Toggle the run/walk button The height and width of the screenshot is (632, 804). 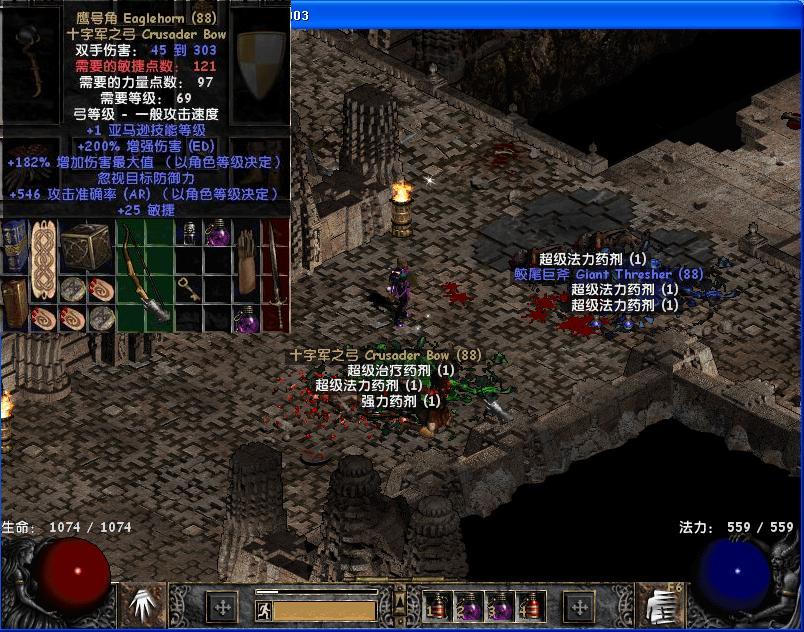[x=264, y=609]
